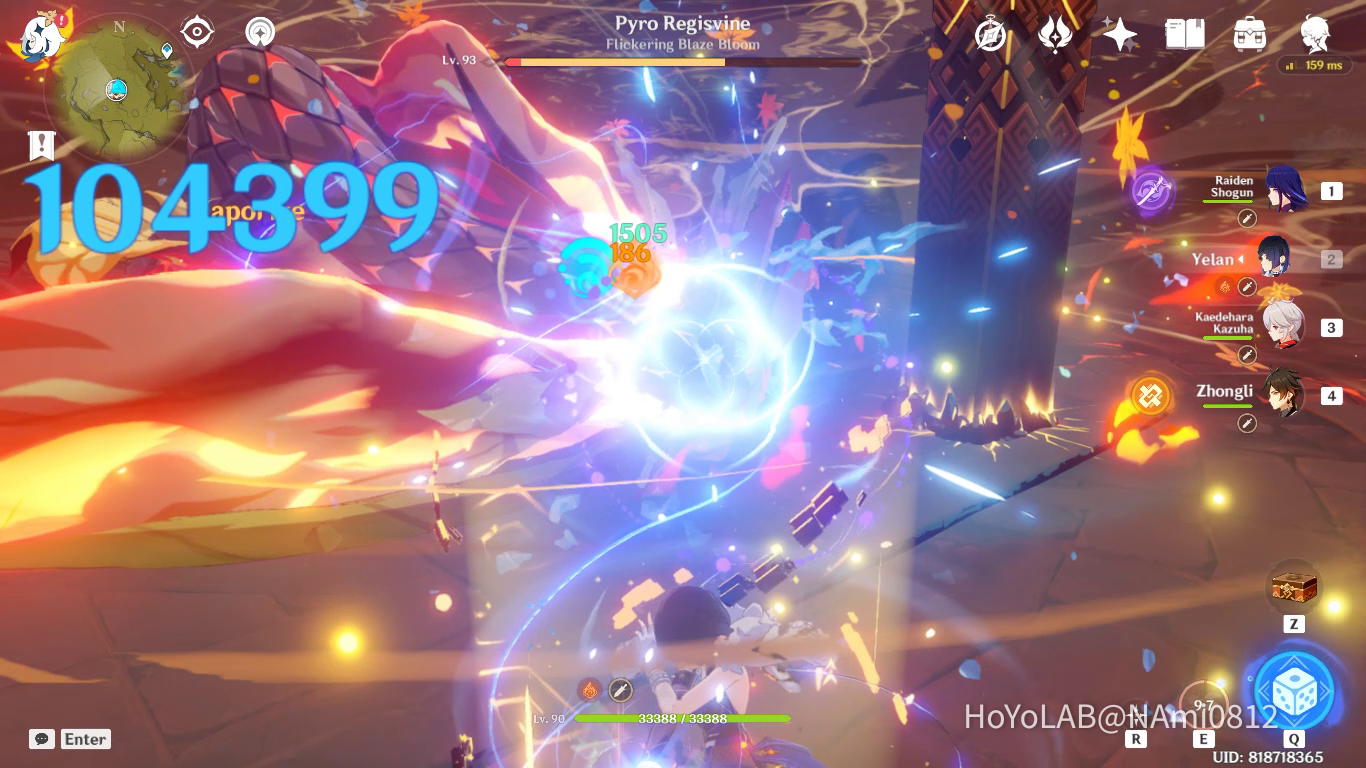Switch to party member Yelan
This screenshot has height=768, width=1366.
pos(1276,260)
